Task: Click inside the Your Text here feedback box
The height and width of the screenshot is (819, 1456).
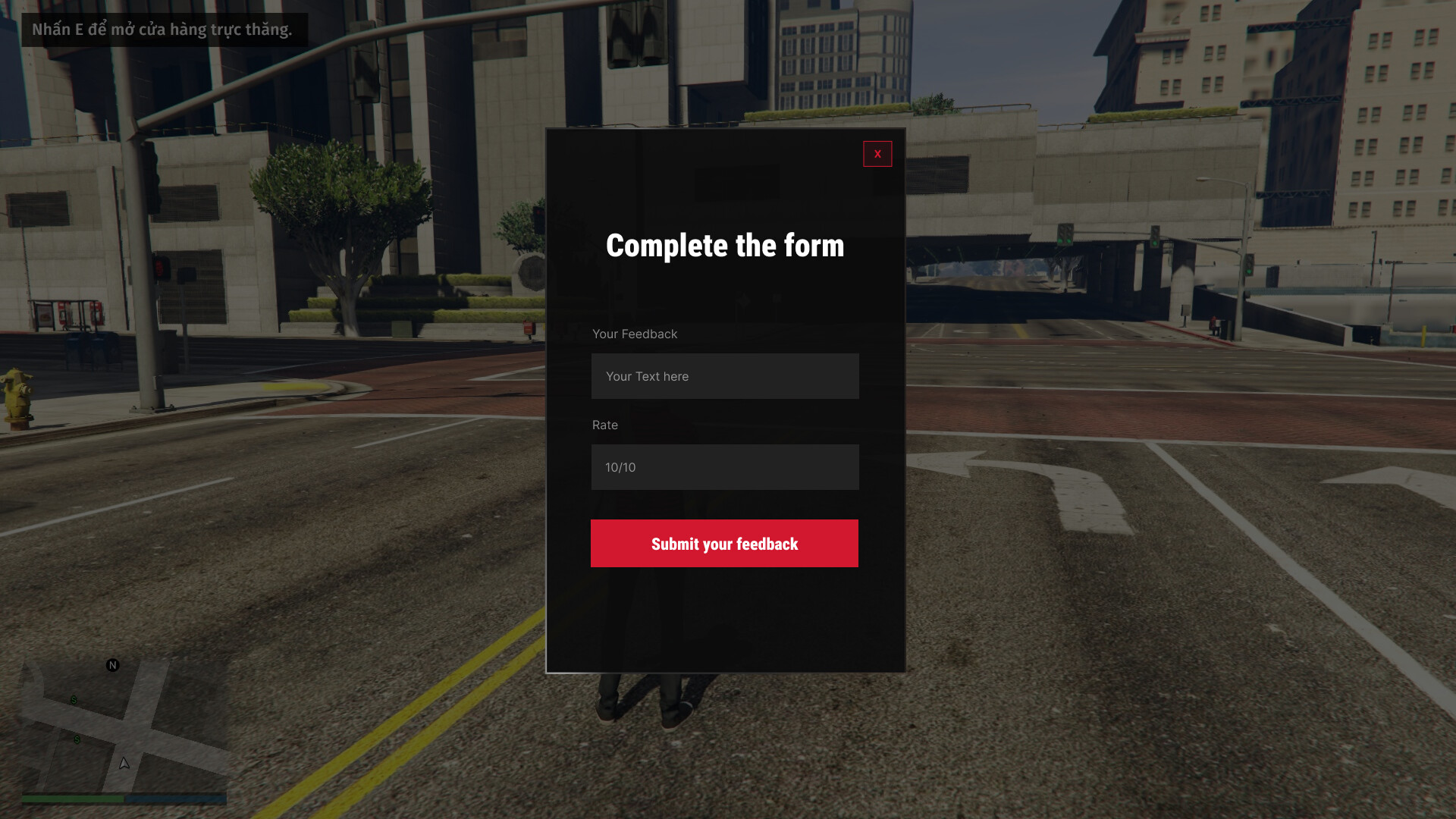Action: pyautogui.click(x=724, y=376)
